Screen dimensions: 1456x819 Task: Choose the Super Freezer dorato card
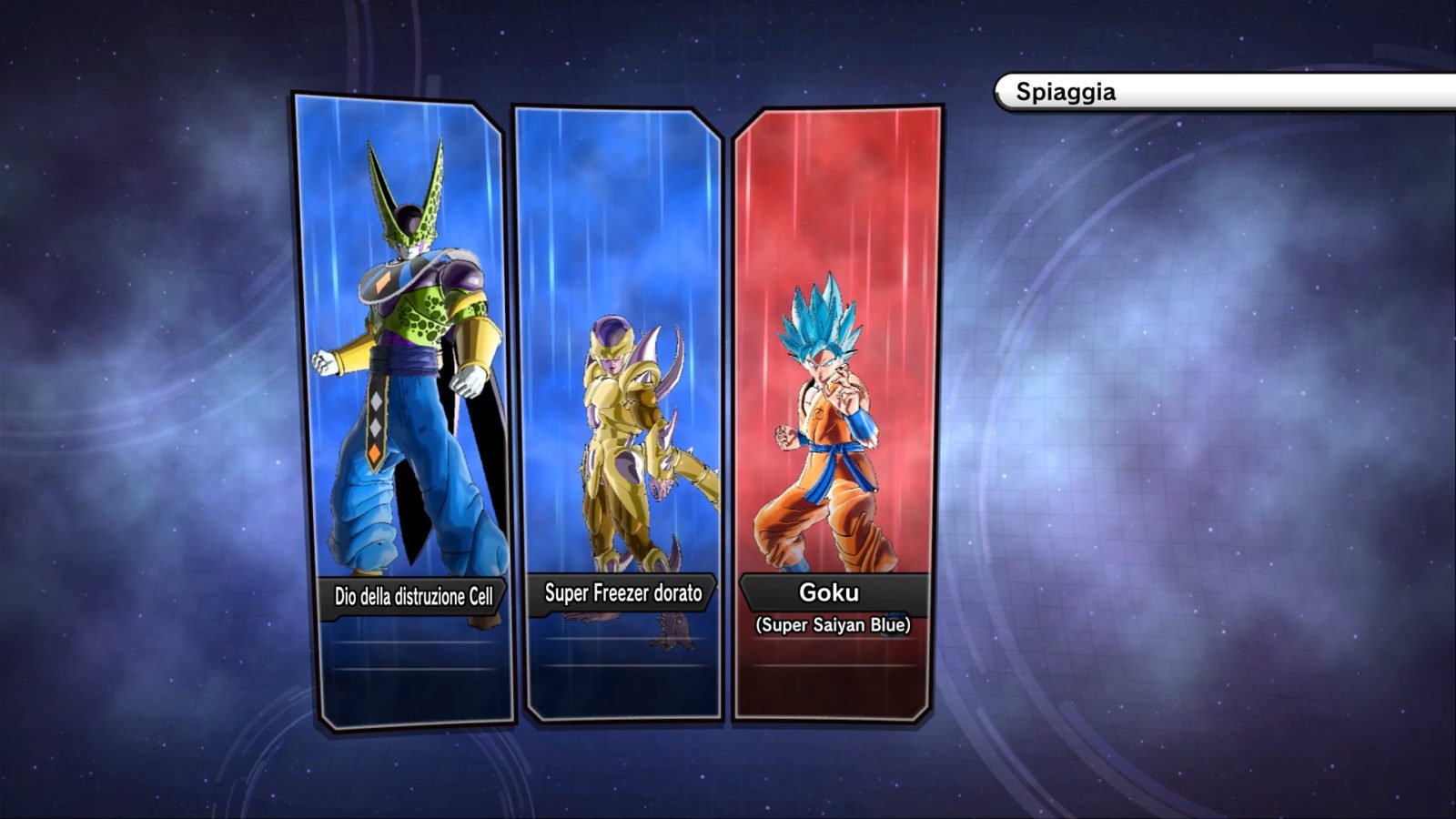click(619, 414)
